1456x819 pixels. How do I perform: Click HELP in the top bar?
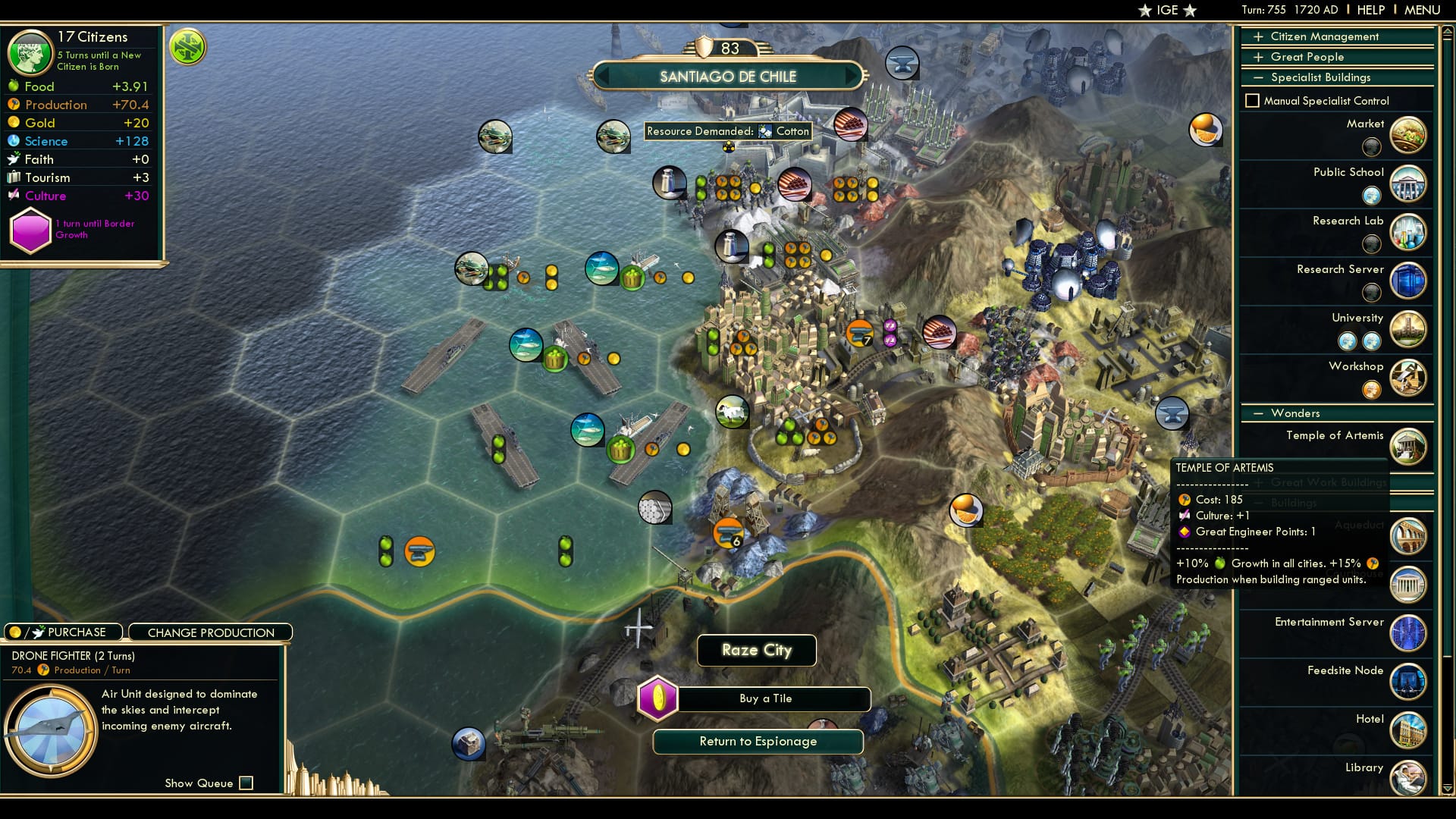click(x=1370, y=10)
